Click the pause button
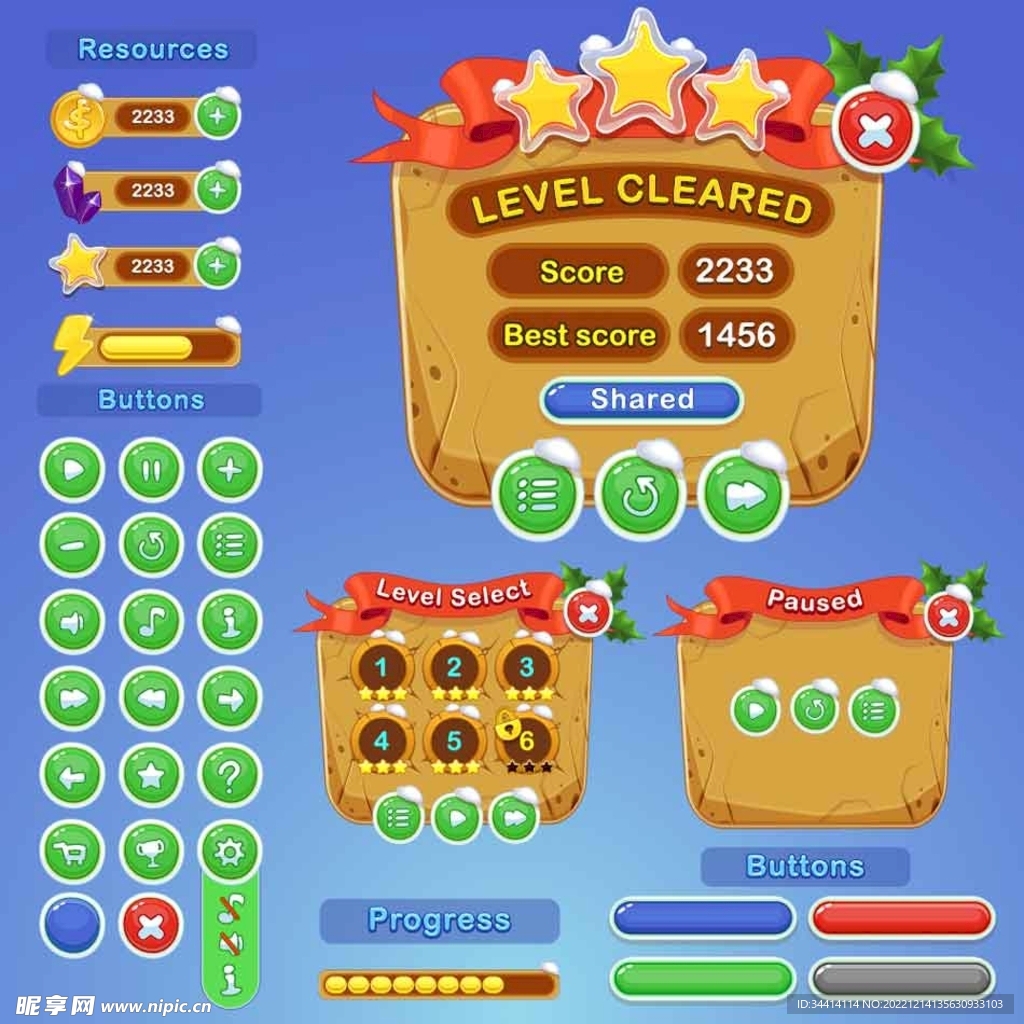The width and height of the screenshot is (1024, 1024). [151, 469]
